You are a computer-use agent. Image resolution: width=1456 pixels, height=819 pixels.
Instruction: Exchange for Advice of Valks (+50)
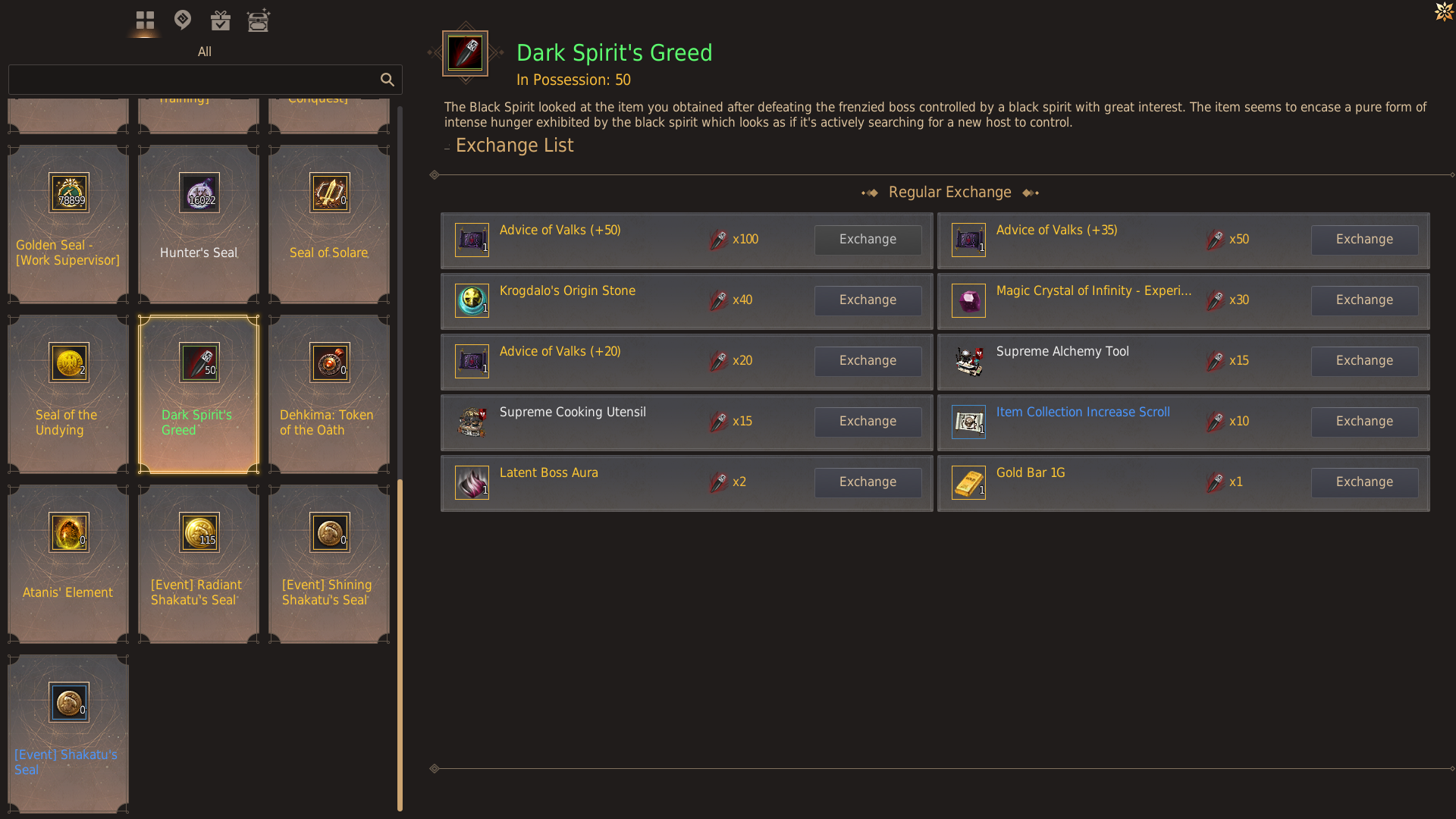pos(868,240)
